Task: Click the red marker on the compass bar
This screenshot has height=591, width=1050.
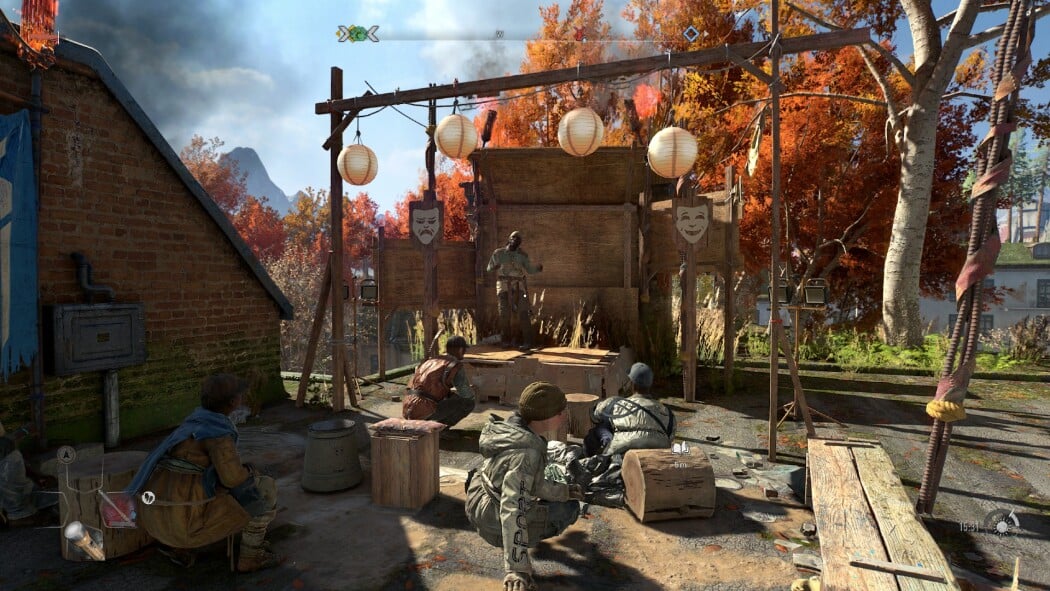Action: click(x=578, y=33)
